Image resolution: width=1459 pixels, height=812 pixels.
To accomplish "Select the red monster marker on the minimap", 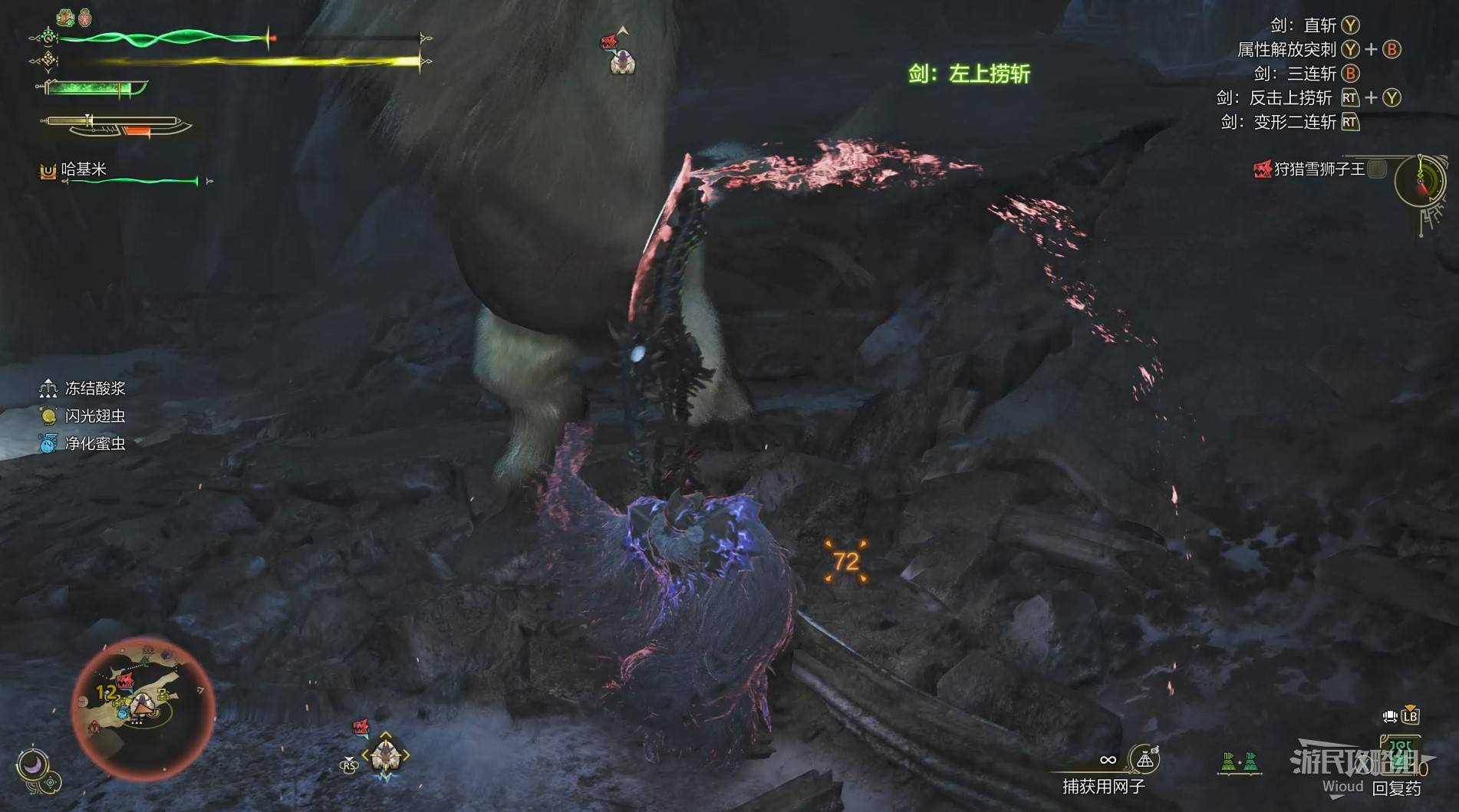I will pyautogui.click(x=125, y=681).
